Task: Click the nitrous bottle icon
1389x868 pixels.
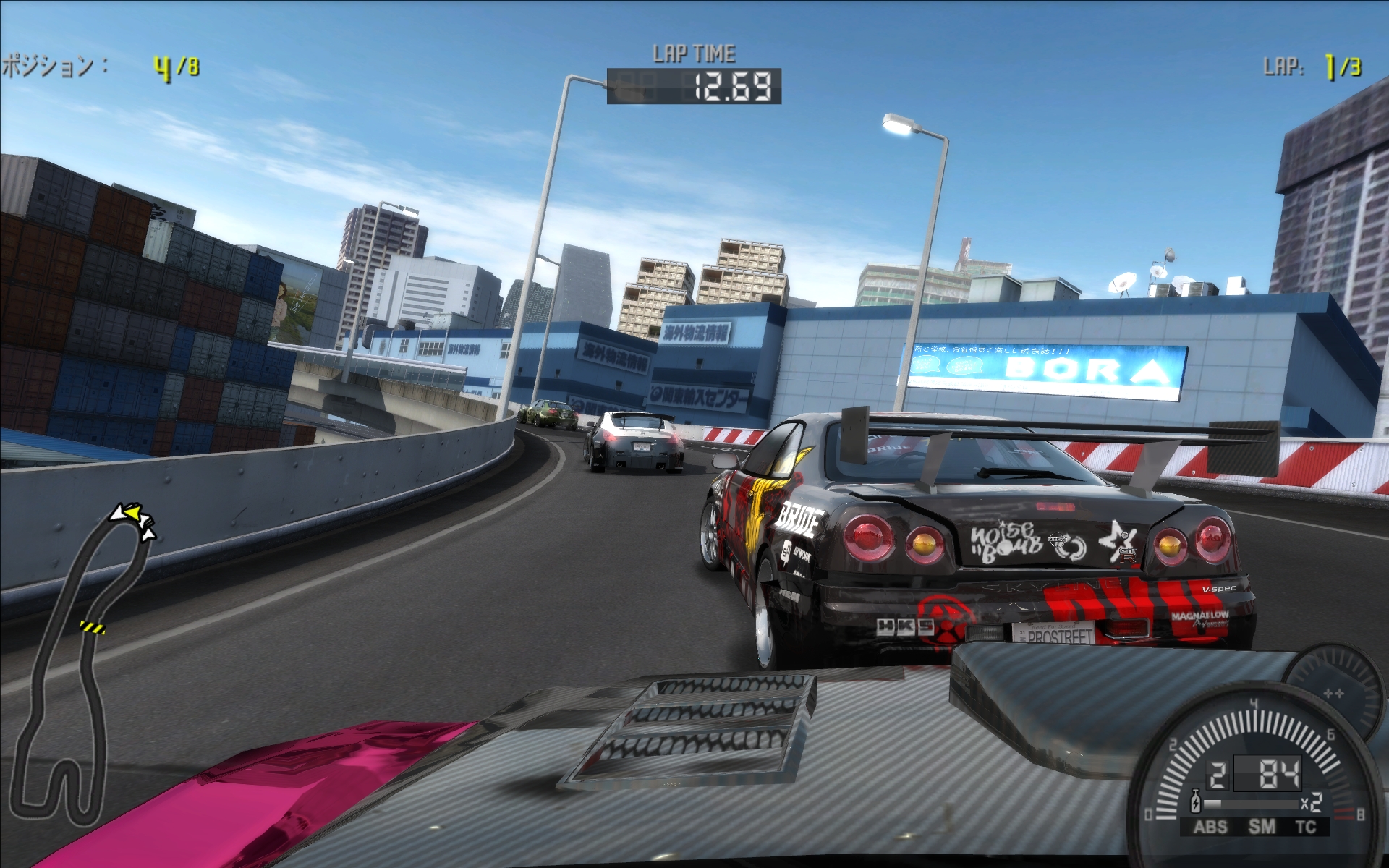Action: (x=1196, y=802)
